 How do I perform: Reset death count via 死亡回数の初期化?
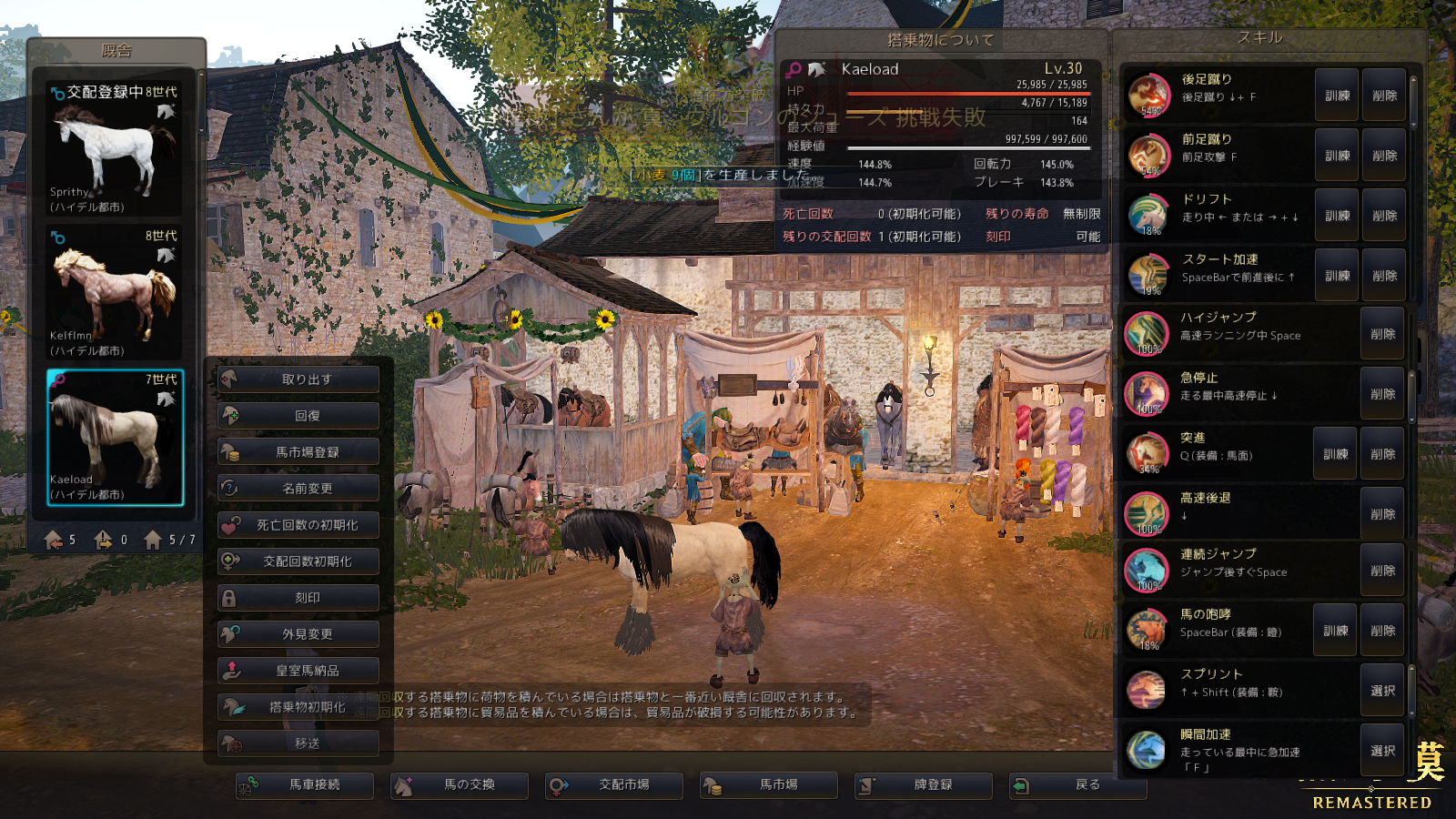[x=298, y=525]
